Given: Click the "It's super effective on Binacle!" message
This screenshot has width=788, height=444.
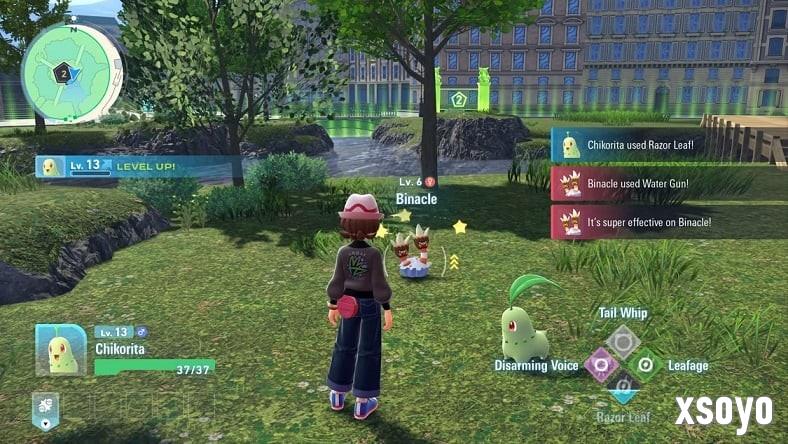Looking at the screenshot, I should pyautogui.click(x=667, y=222).
